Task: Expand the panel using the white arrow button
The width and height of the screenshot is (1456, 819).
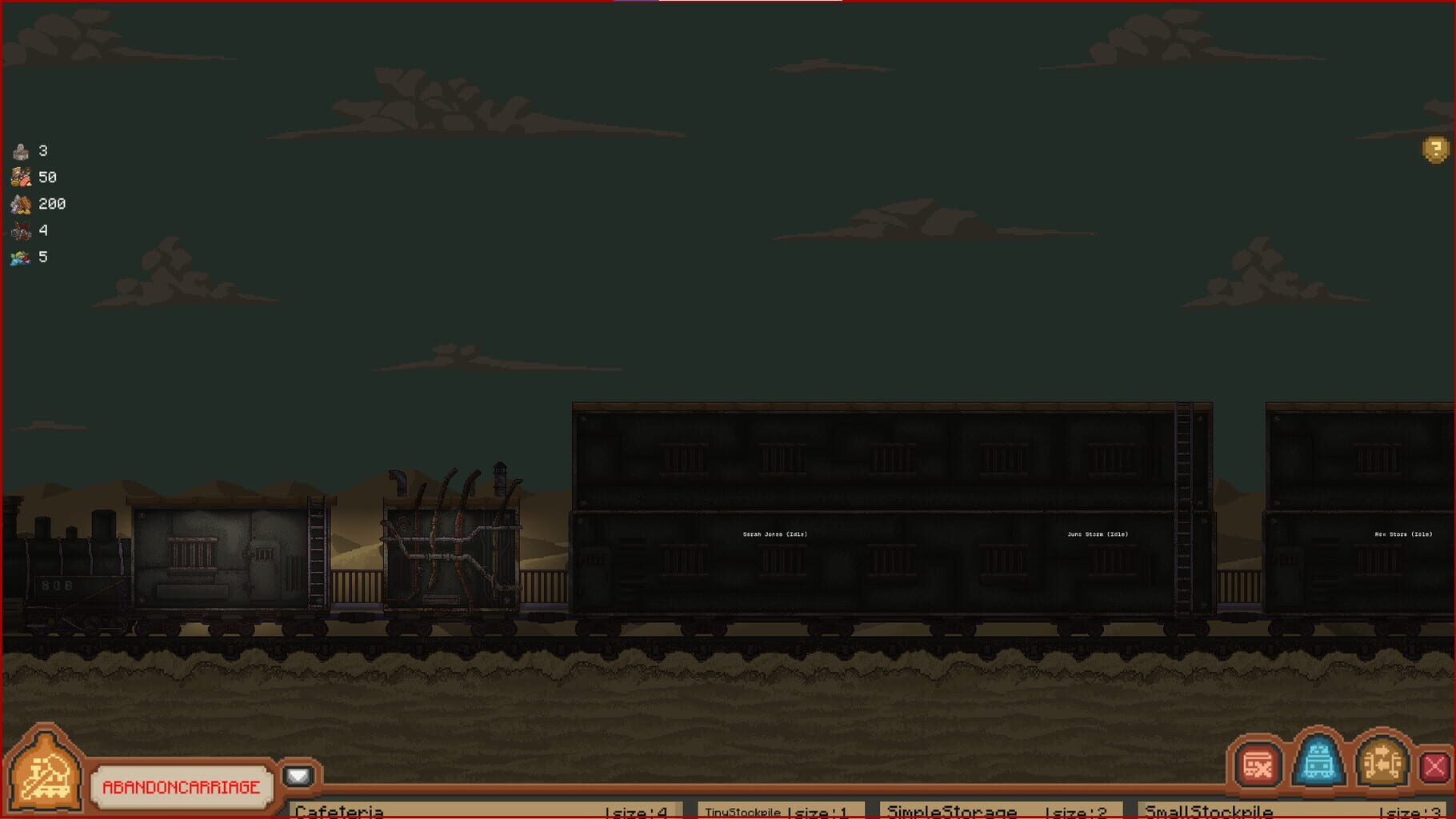Action: (298, 774)
